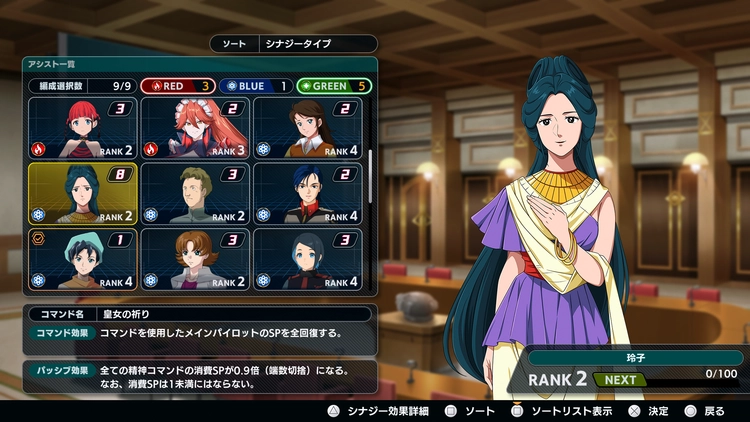Open the シナジータイプ sort dropdown
This screenshot has width=750, height=422.
tap(317, 44)
